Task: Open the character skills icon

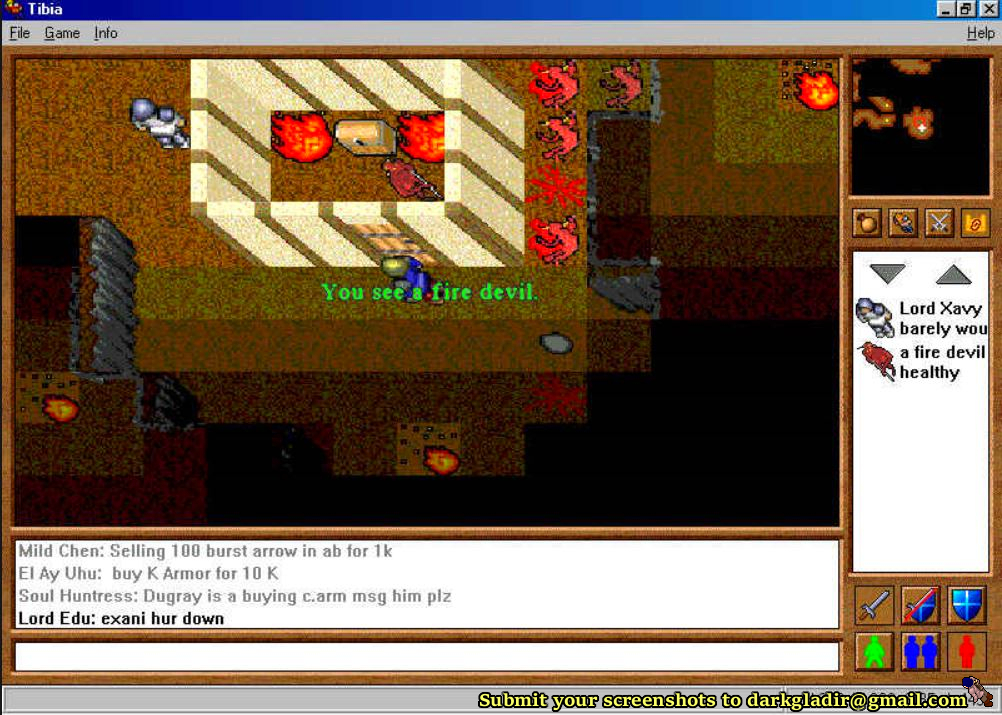Action: [903, 223]
